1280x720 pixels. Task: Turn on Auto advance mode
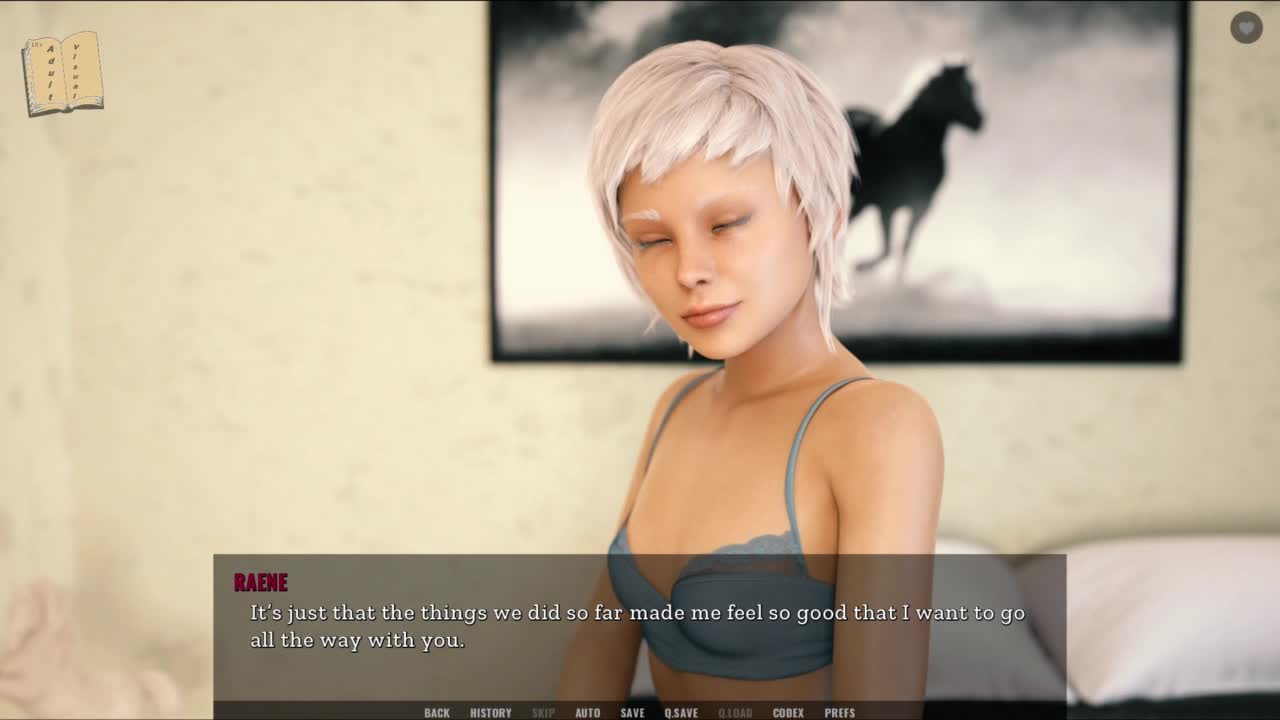[587, 712]
